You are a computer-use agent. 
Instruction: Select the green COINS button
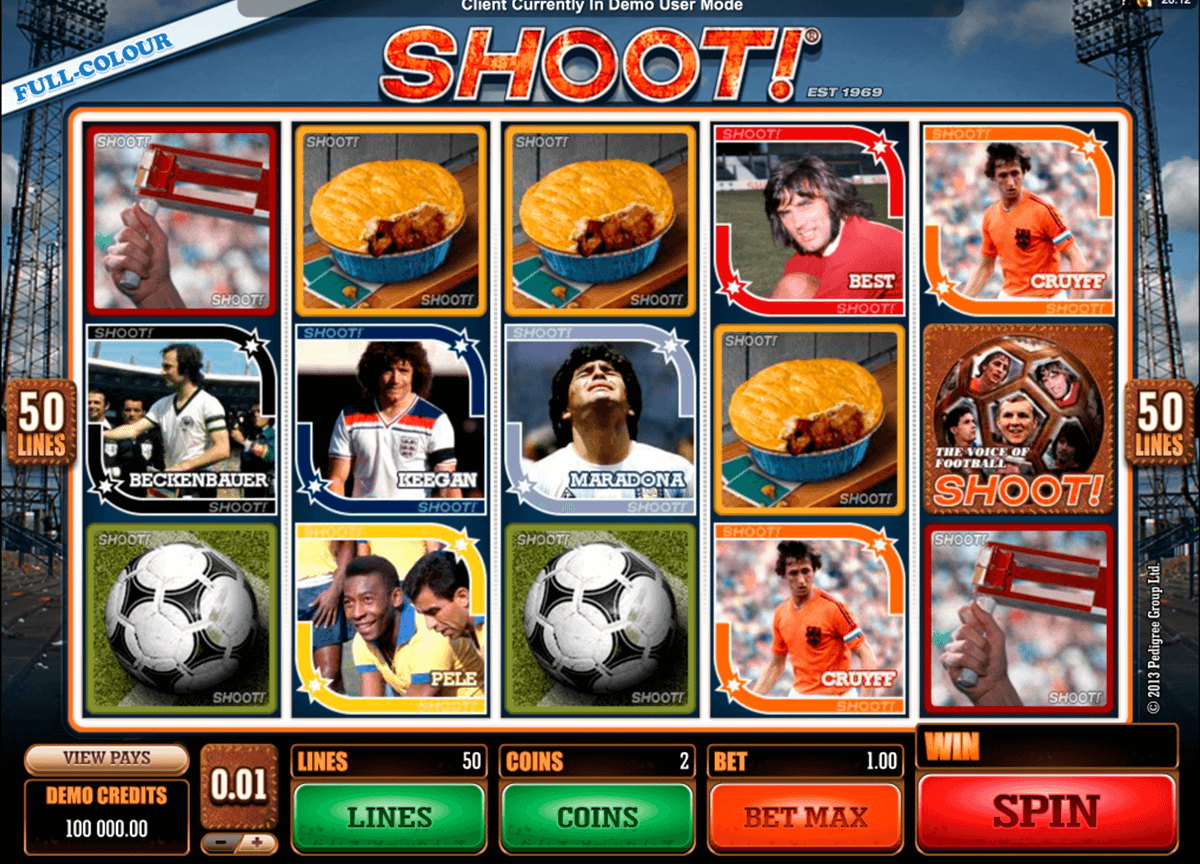click(x=597, y=817)
